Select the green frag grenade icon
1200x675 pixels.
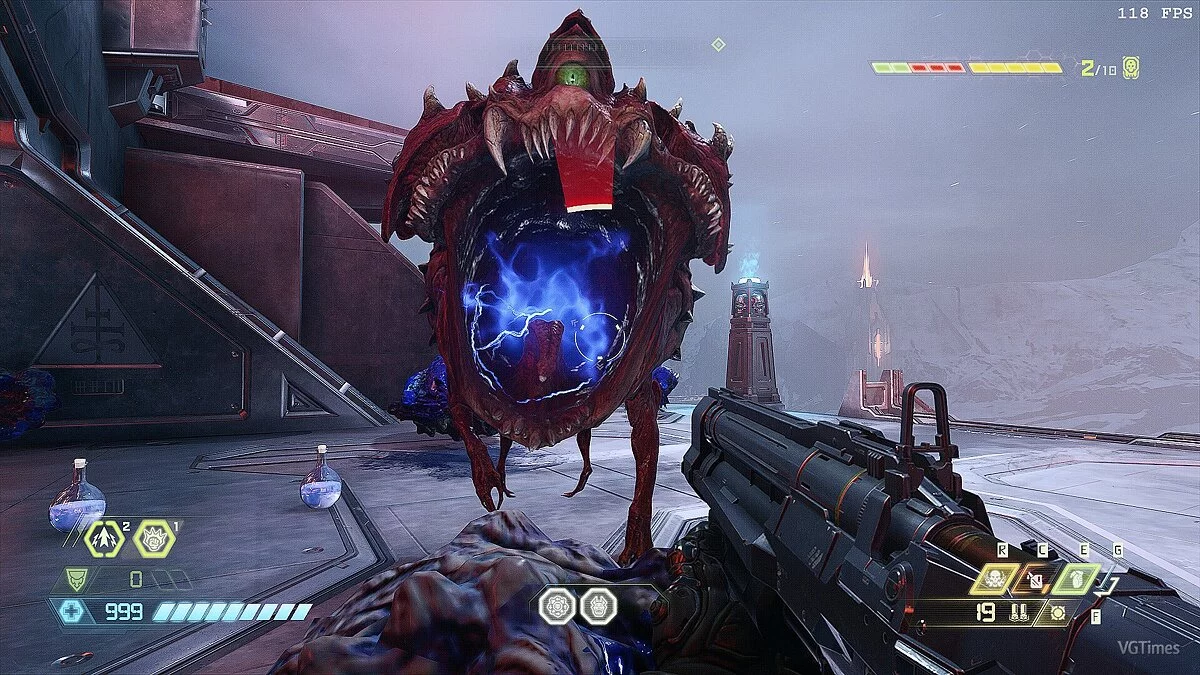click(1079, 578)
